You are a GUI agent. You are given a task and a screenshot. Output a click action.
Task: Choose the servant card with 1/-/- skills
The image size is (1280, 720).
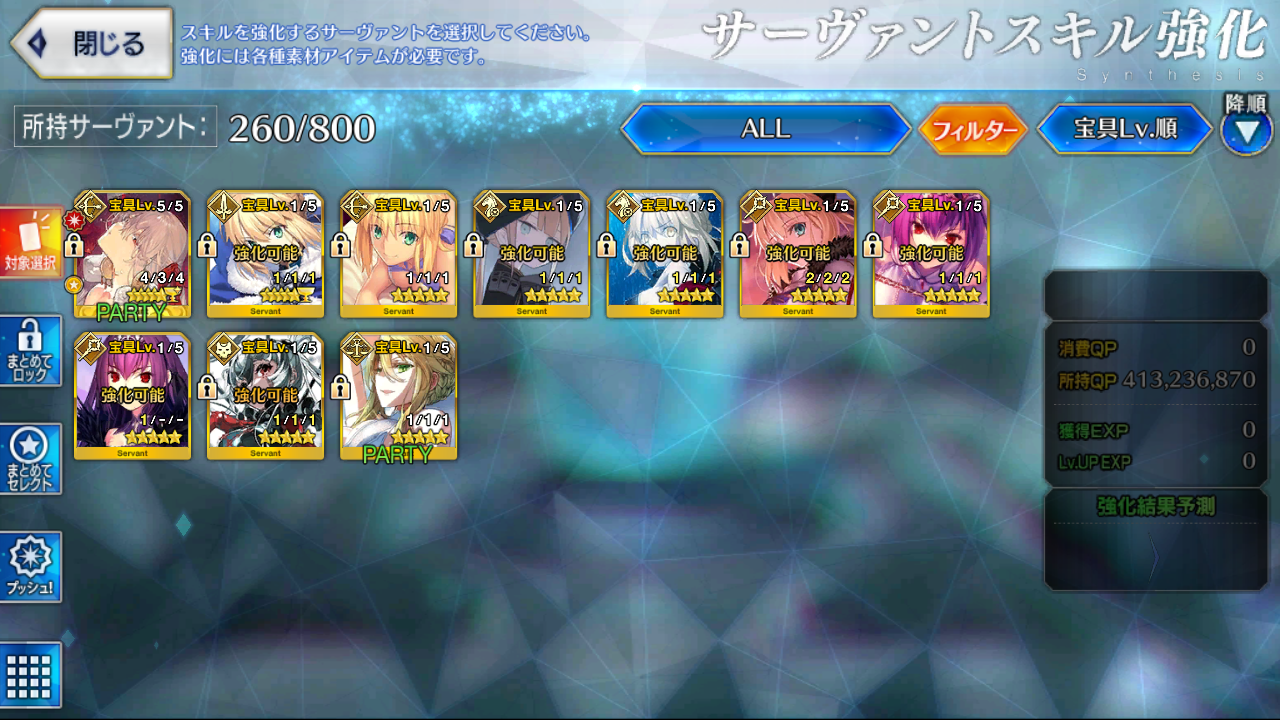132,396
